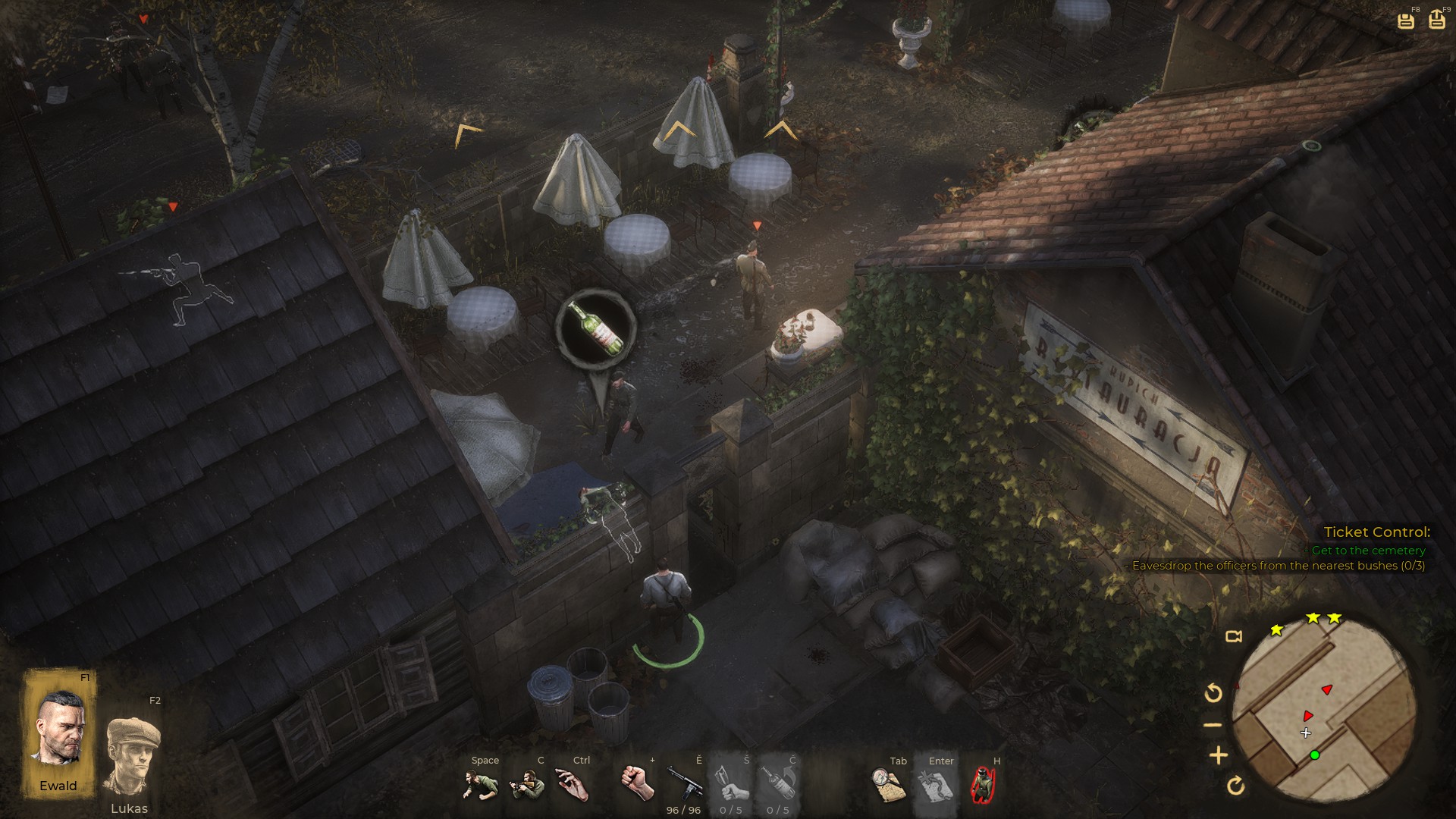
Task: Switch to Lukas's portrait
Action: point(132,757)
